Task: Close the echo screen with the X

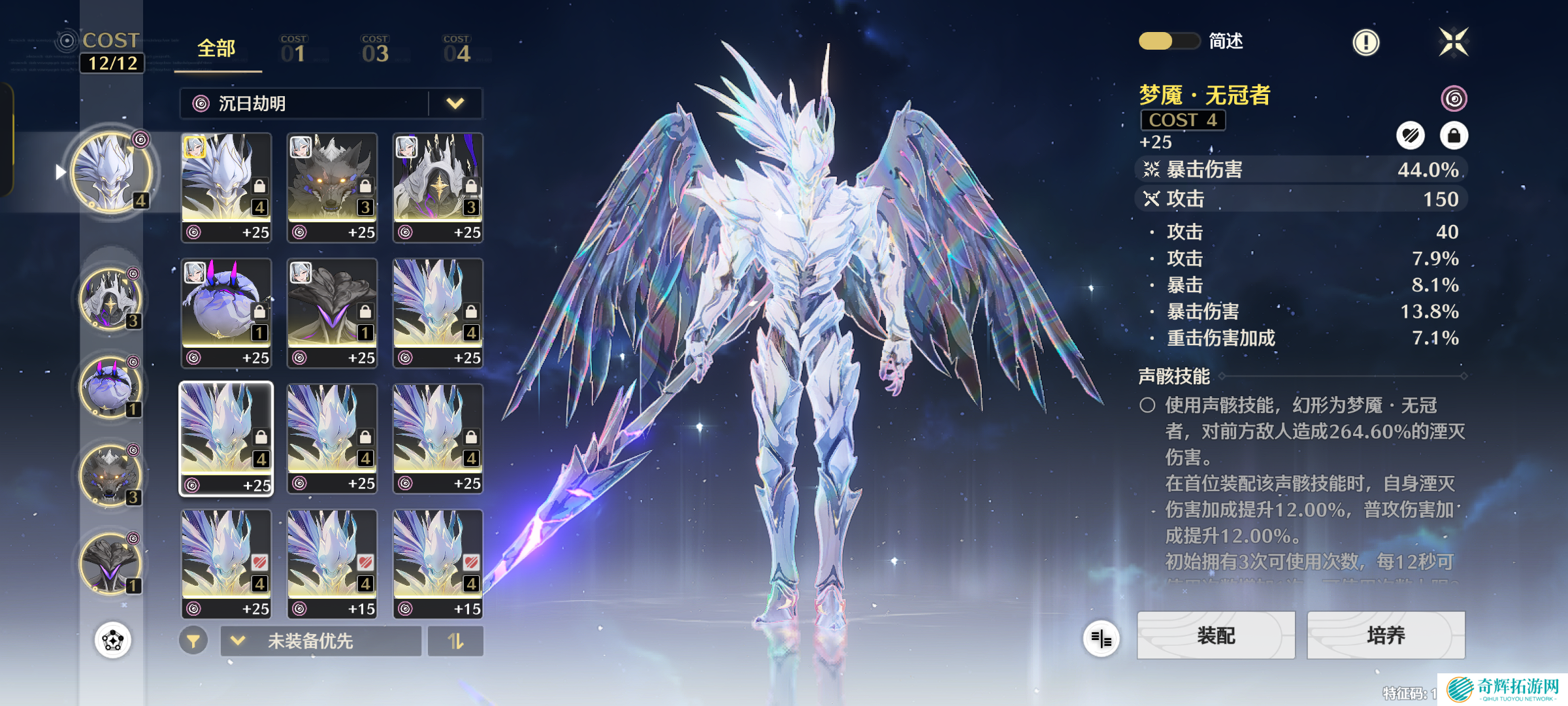Action: [x=1454, y=42]
